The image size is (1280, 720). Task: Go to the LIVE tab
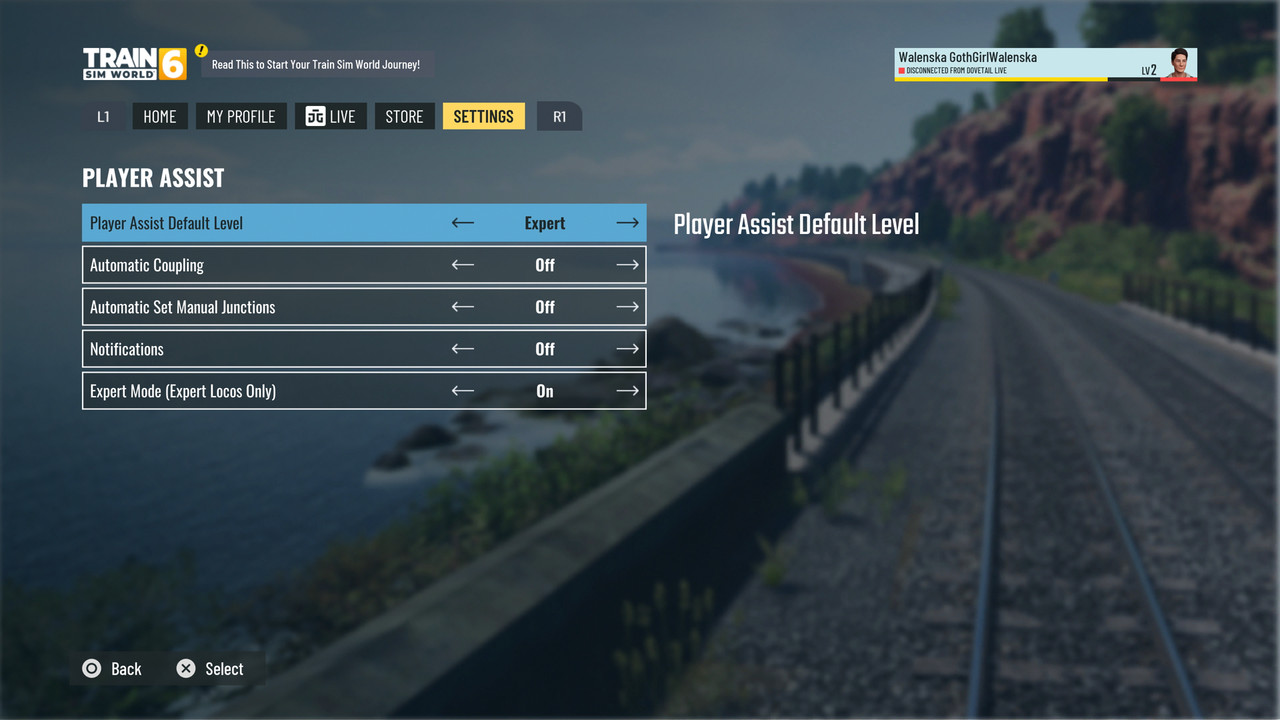pyautogui.click(x=331, y=116)
